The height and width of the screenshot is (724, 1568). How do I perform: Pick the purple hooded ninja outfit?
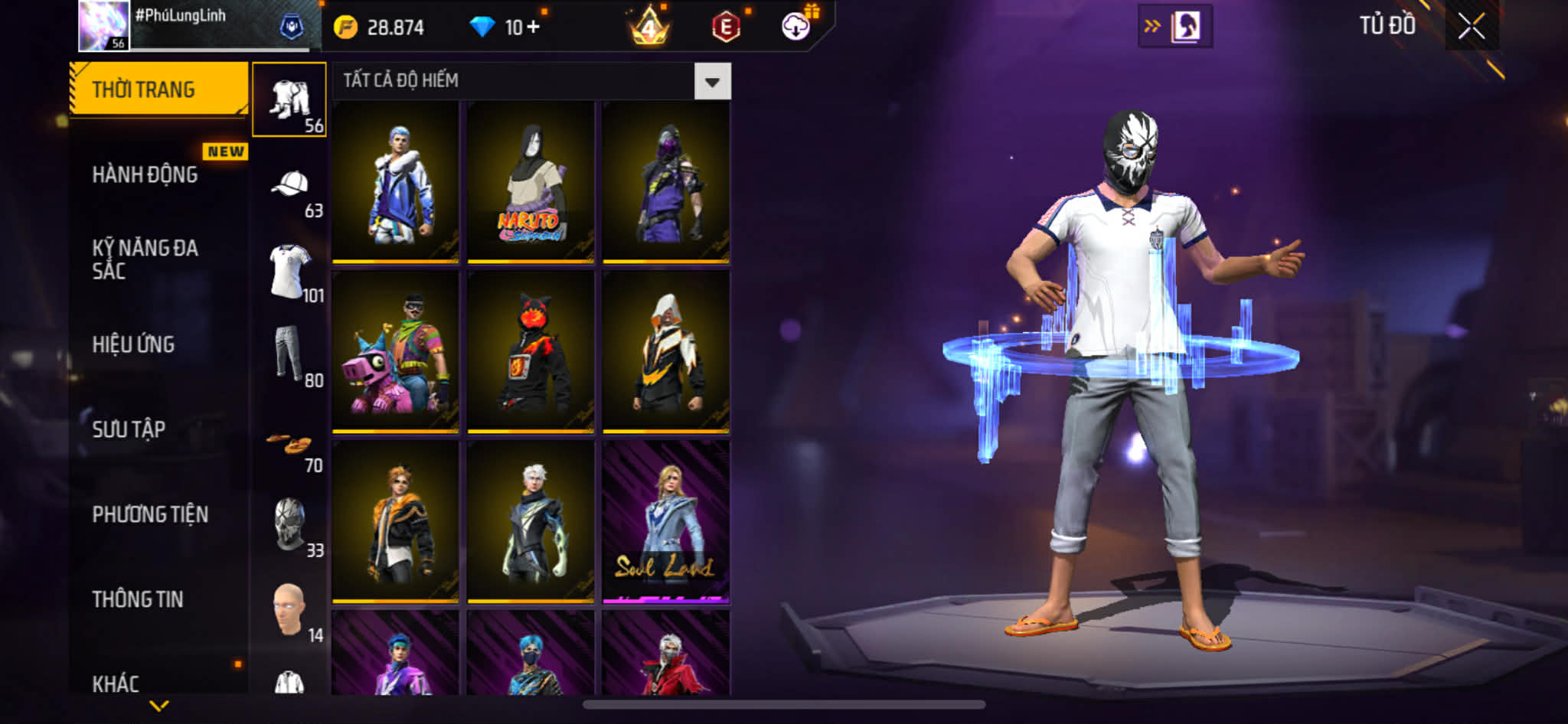coord(665,182)
